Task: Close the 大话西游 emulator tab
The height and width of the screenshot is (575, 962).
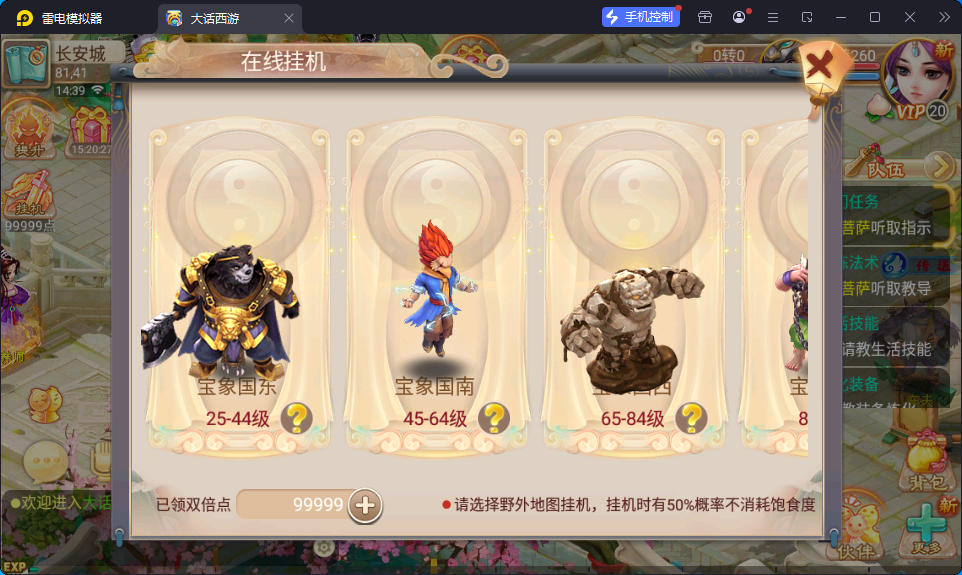Action: (x=289, y=18)
